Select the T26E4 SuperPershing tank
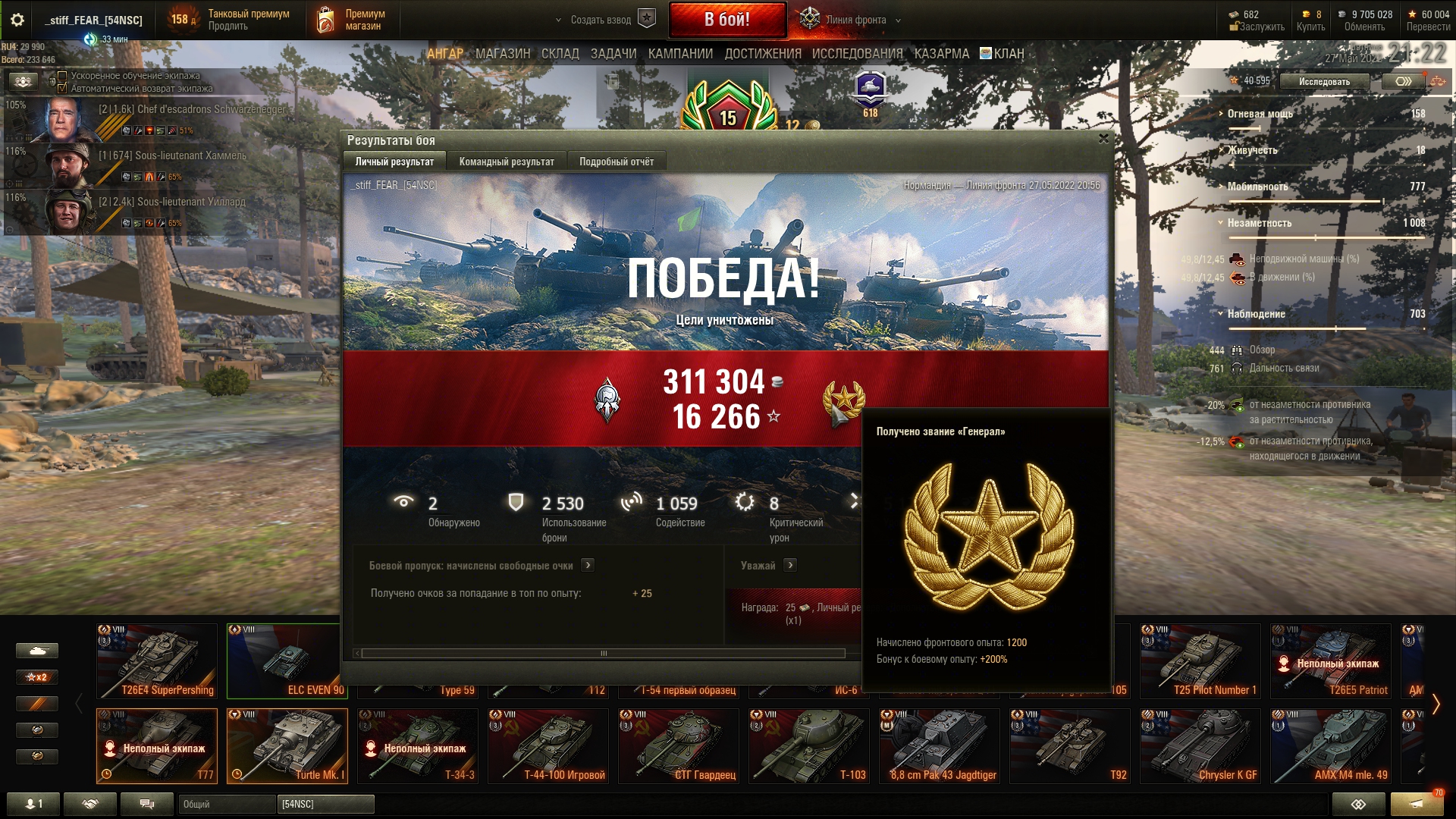The image size is (1456, 819). [x=157, y=660]
